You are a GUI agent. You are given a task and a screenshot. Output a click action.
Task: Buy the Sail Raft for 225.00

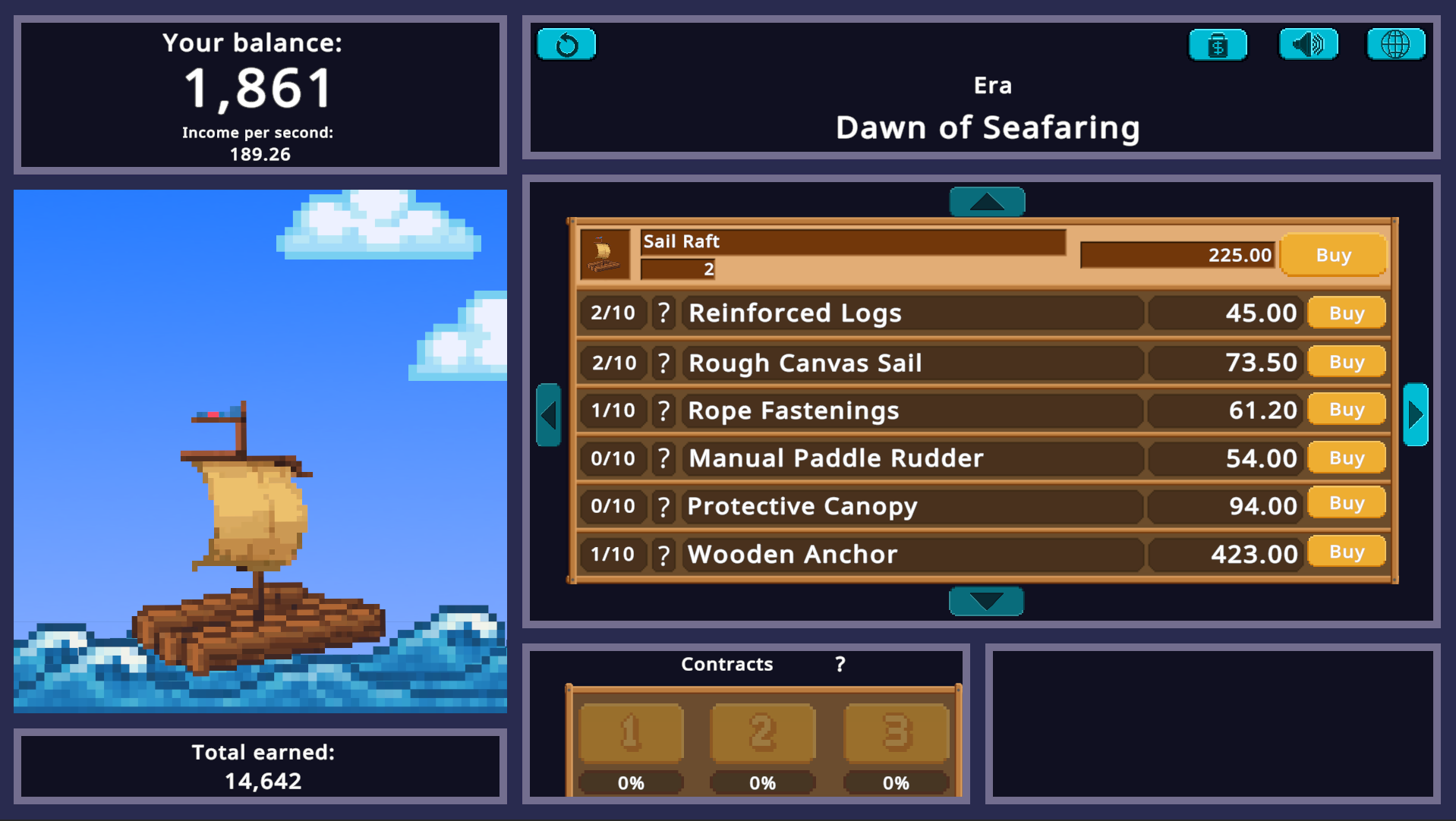pos(1333,255)
